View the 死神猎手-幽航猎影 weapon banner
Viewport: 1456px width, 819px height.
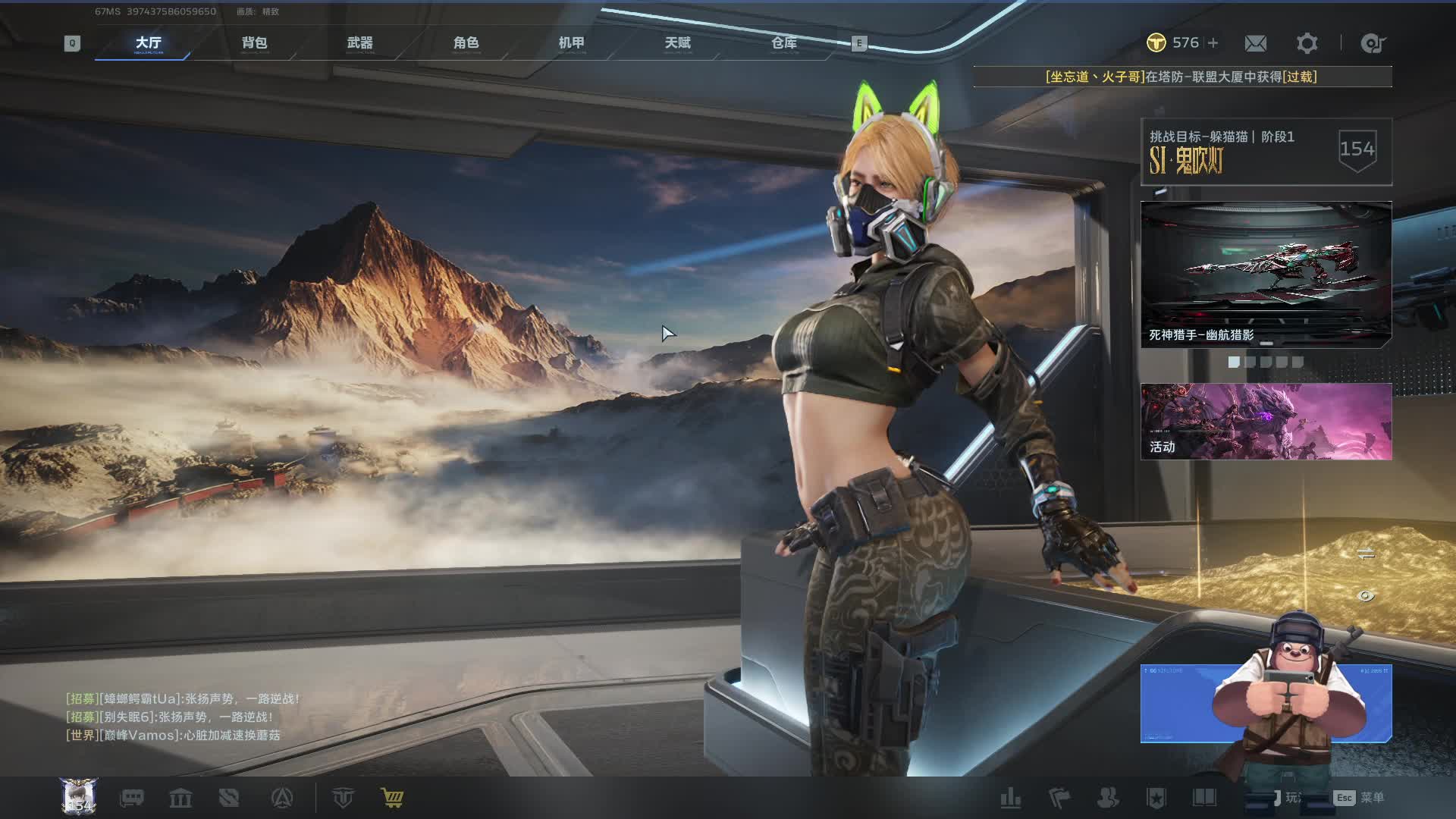1266,274
